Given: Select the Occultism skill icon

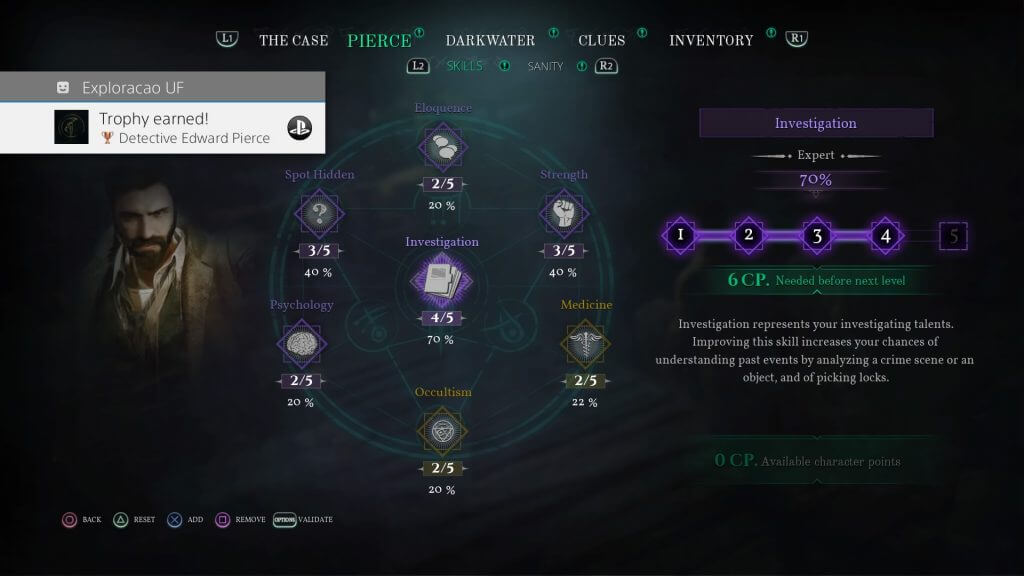Looking at the screenshot, I should pos(441,430).
